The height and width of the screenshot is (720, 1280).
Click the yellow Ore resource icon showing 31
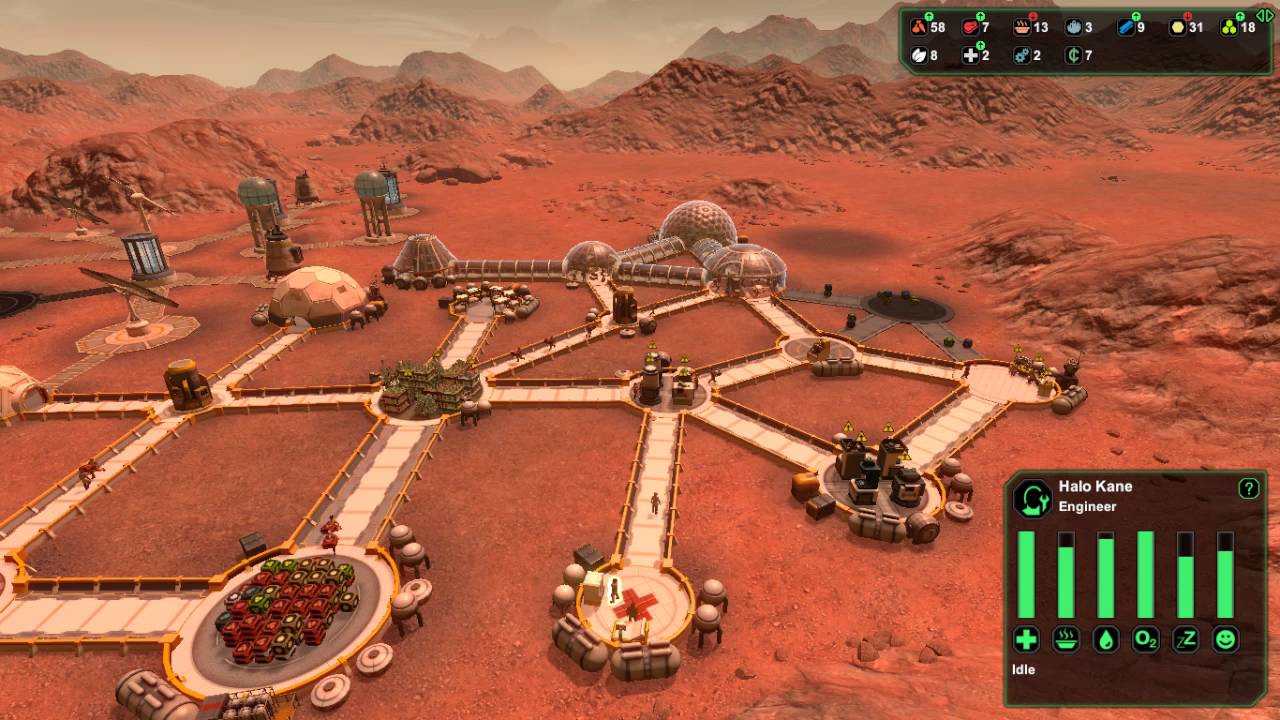tap(1179, 27)
